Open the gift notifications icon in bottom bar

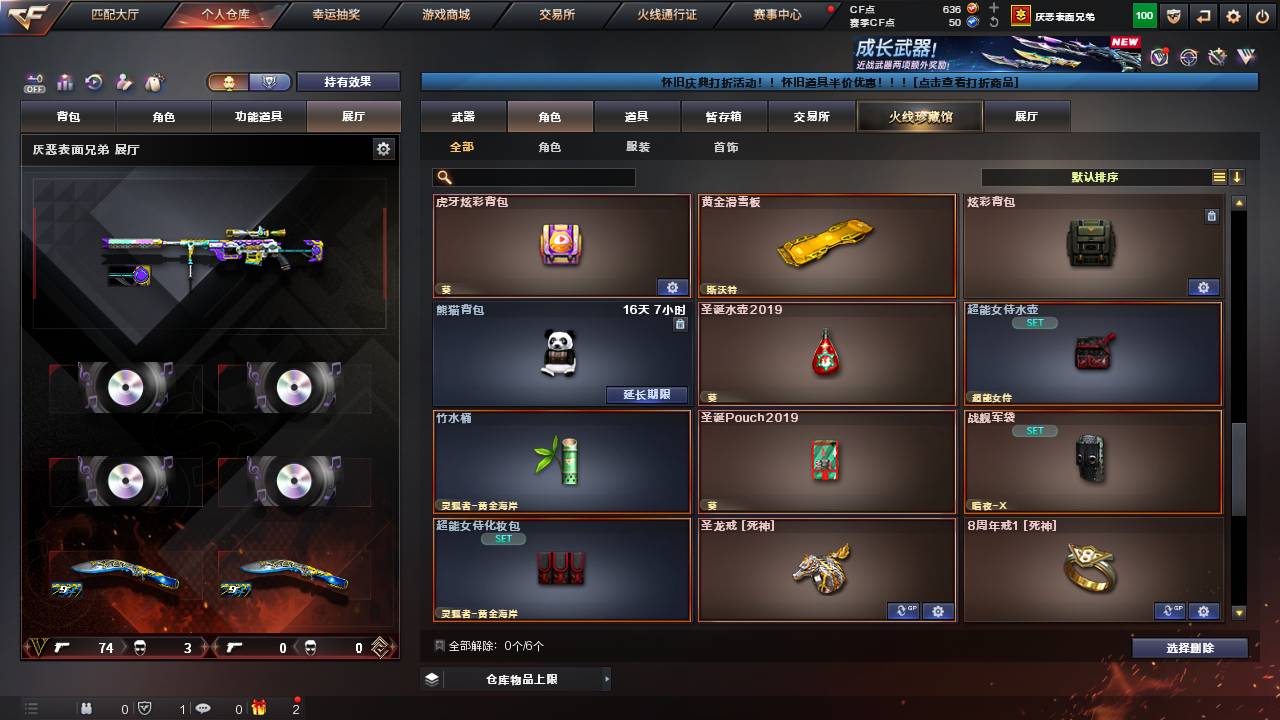(x=258, y=708)
